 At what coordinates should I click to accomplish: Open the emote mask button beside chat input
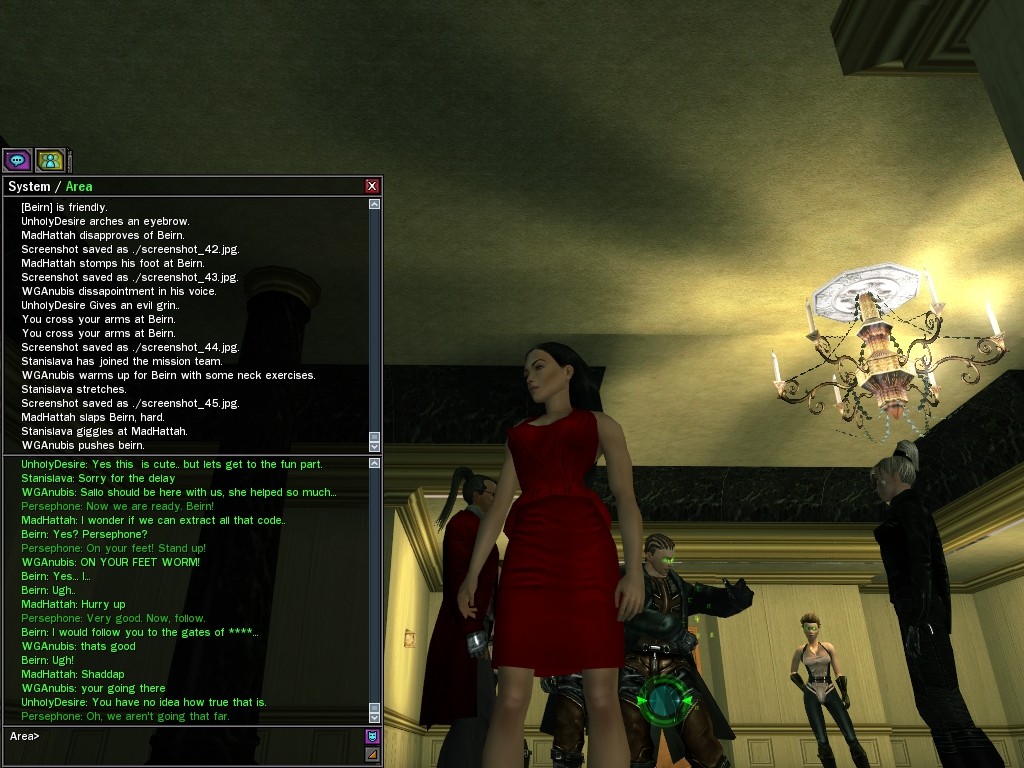point(372,736)
